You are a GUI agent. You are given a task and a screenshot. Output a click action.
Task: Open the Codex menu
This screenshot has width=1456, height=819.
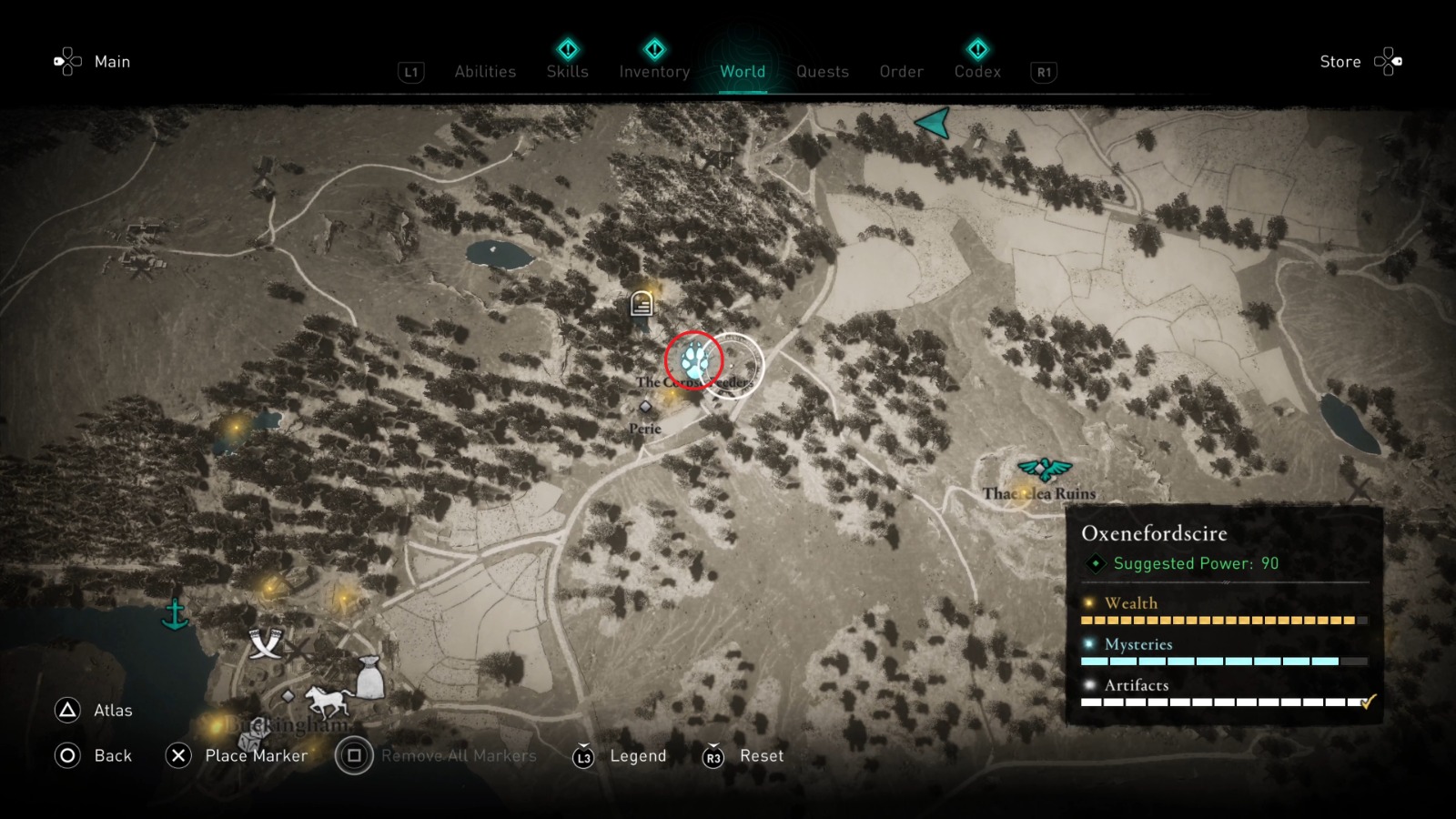pyautogui.click(x=977, y=71)
